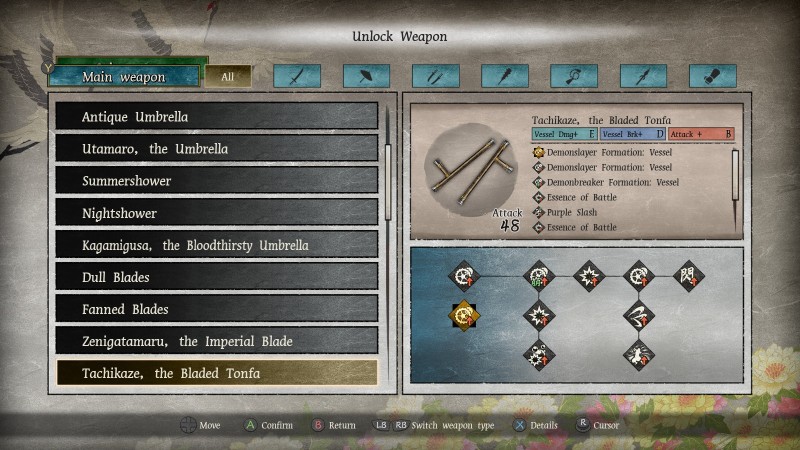The width and height of the screenshot is (800, 450).
Task: Switch to the umbrella weapon type tab
Action: (366, 76)
